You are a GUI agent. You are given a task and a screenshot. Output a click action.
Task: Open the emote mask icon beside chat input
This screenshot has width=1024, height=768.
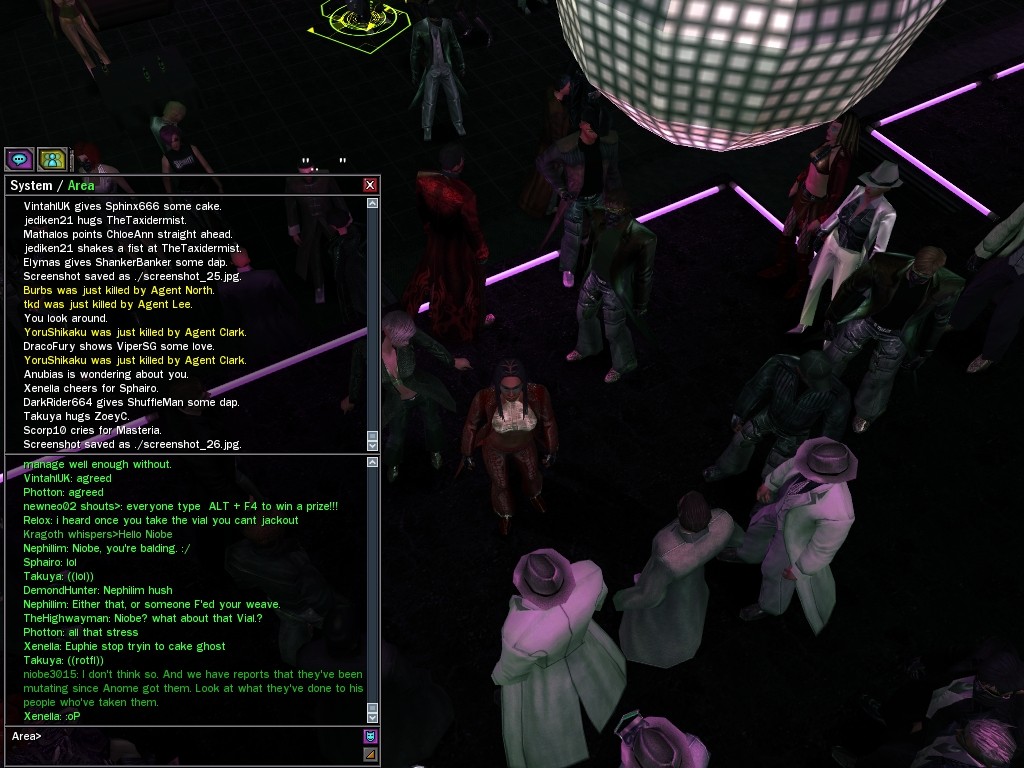coord(370,737)
